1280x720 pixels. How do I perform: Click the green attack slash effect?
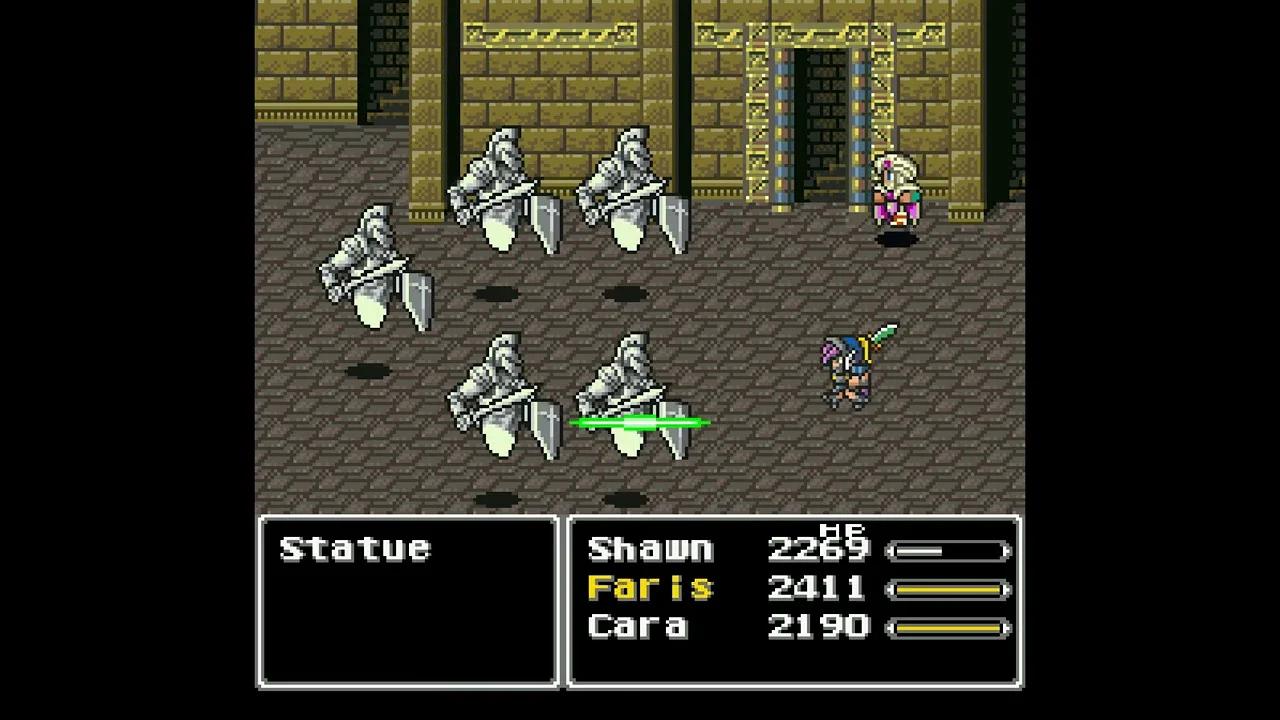(638, 422)
